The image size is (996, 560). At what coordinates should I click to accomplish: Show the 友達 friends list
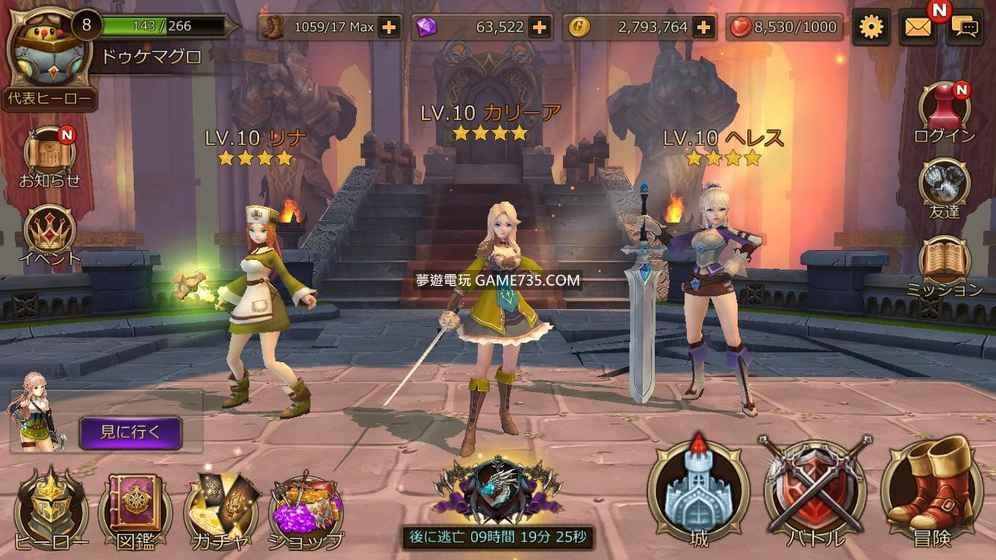pyautogui.click(x=944, y=188)
